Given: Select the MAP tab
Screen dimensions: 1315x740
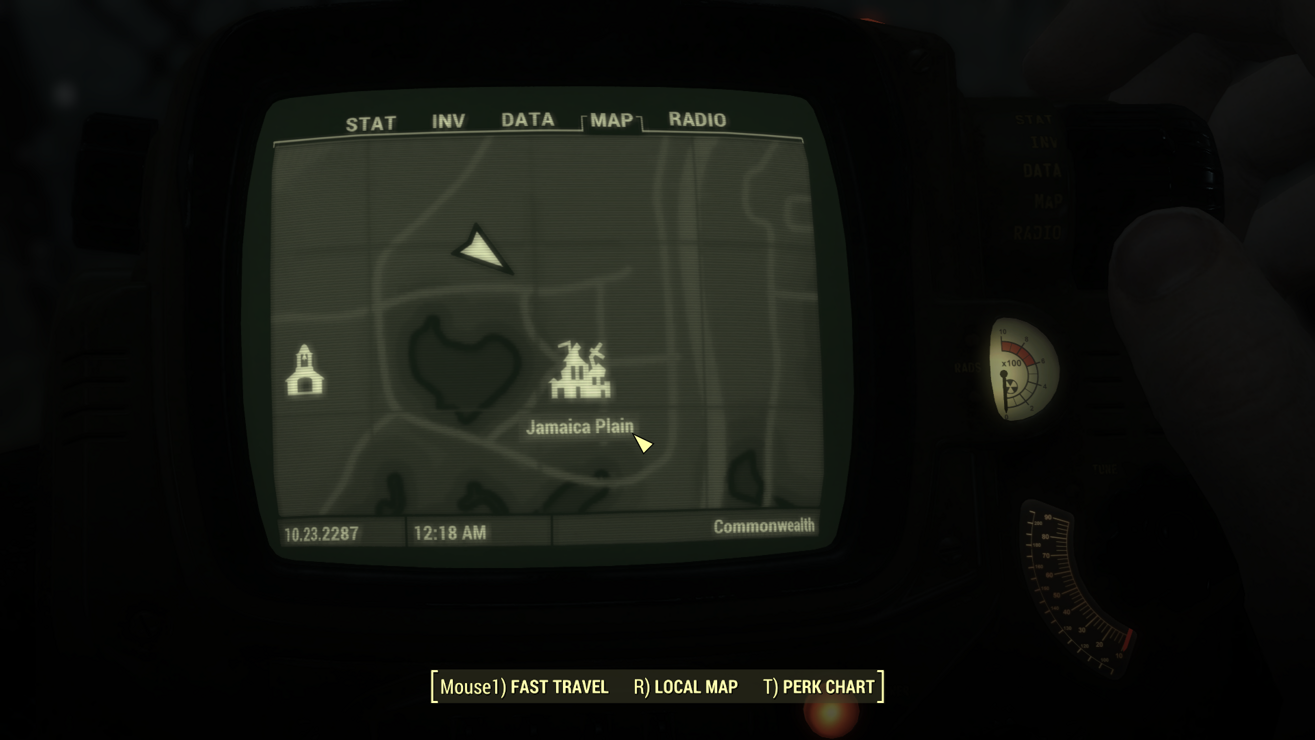Looking at the screenshot, I should click(x=611, y=120).
